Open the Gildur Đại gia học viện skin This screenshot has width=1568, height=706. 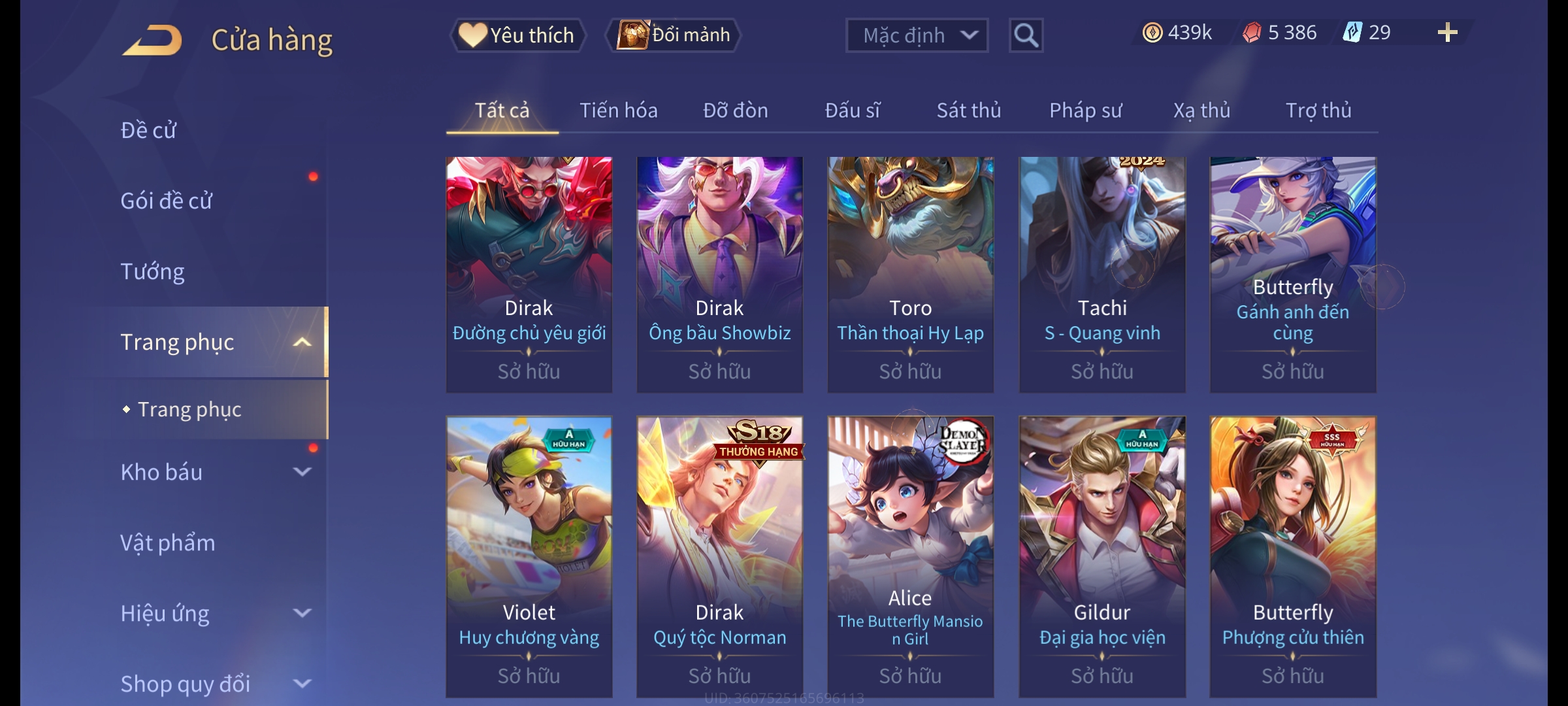(x=1102, y=556)
